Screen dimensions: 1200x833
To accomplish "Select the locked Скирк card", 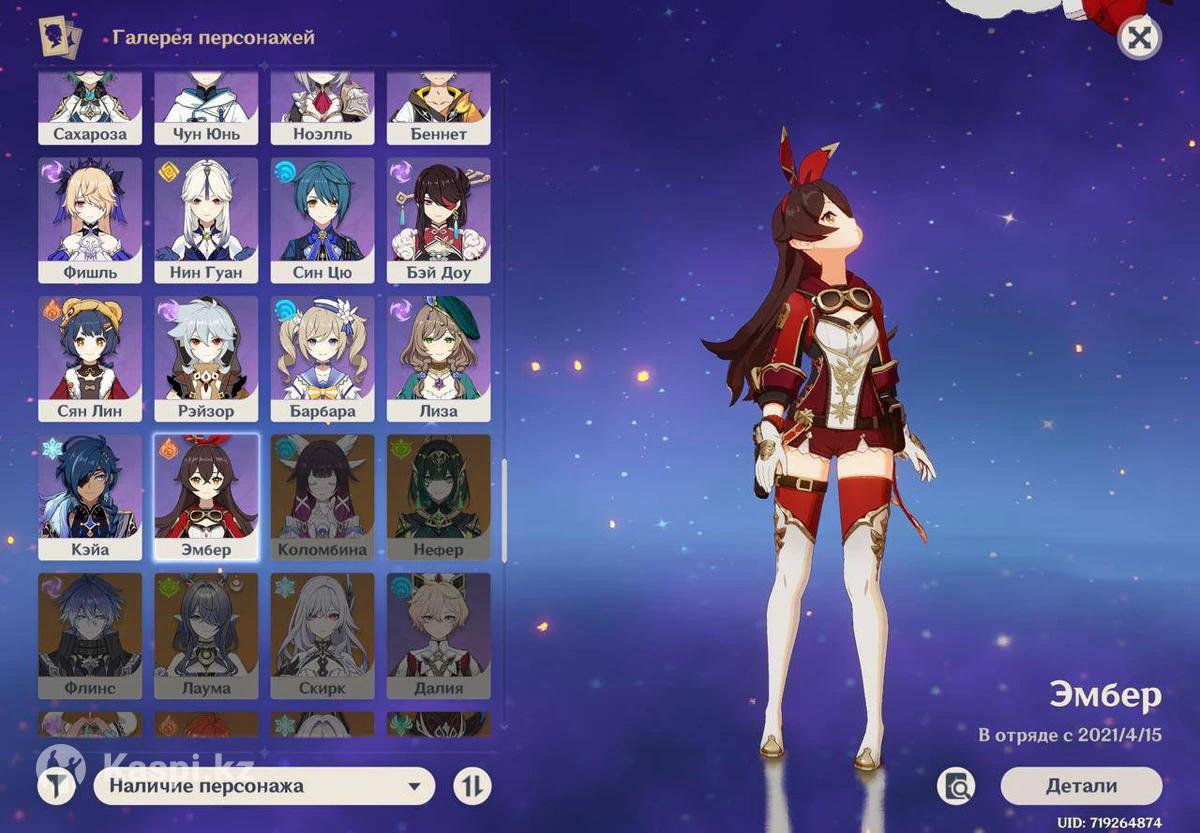I will click(x=322, y=635).
